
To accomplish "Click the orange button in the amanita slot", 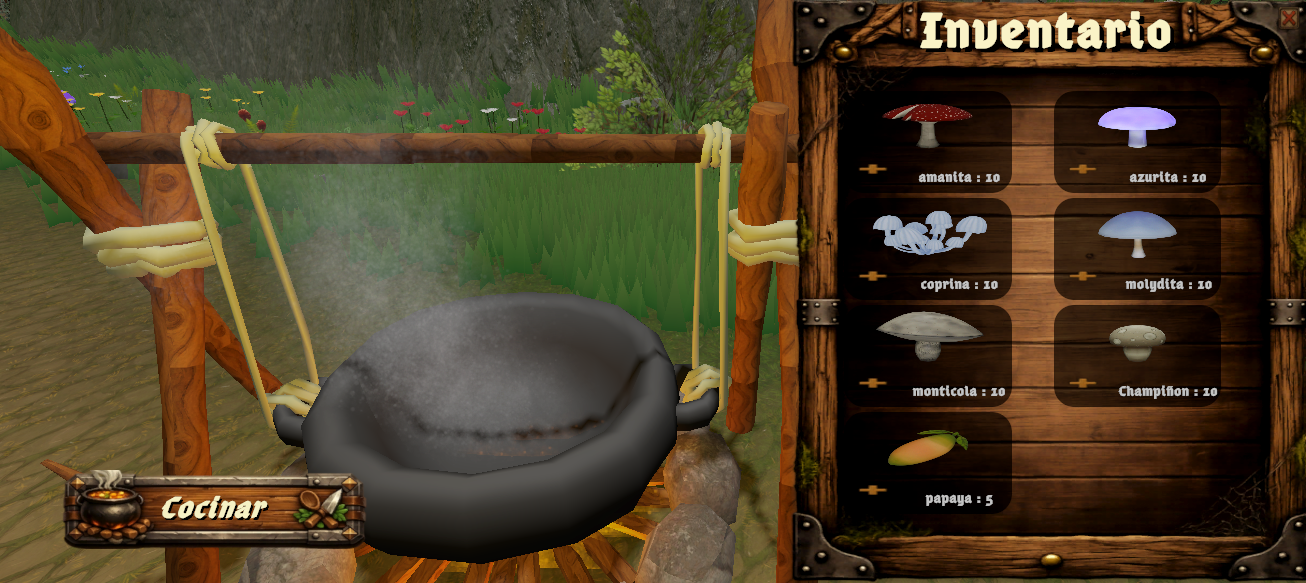I will point(873,169).
